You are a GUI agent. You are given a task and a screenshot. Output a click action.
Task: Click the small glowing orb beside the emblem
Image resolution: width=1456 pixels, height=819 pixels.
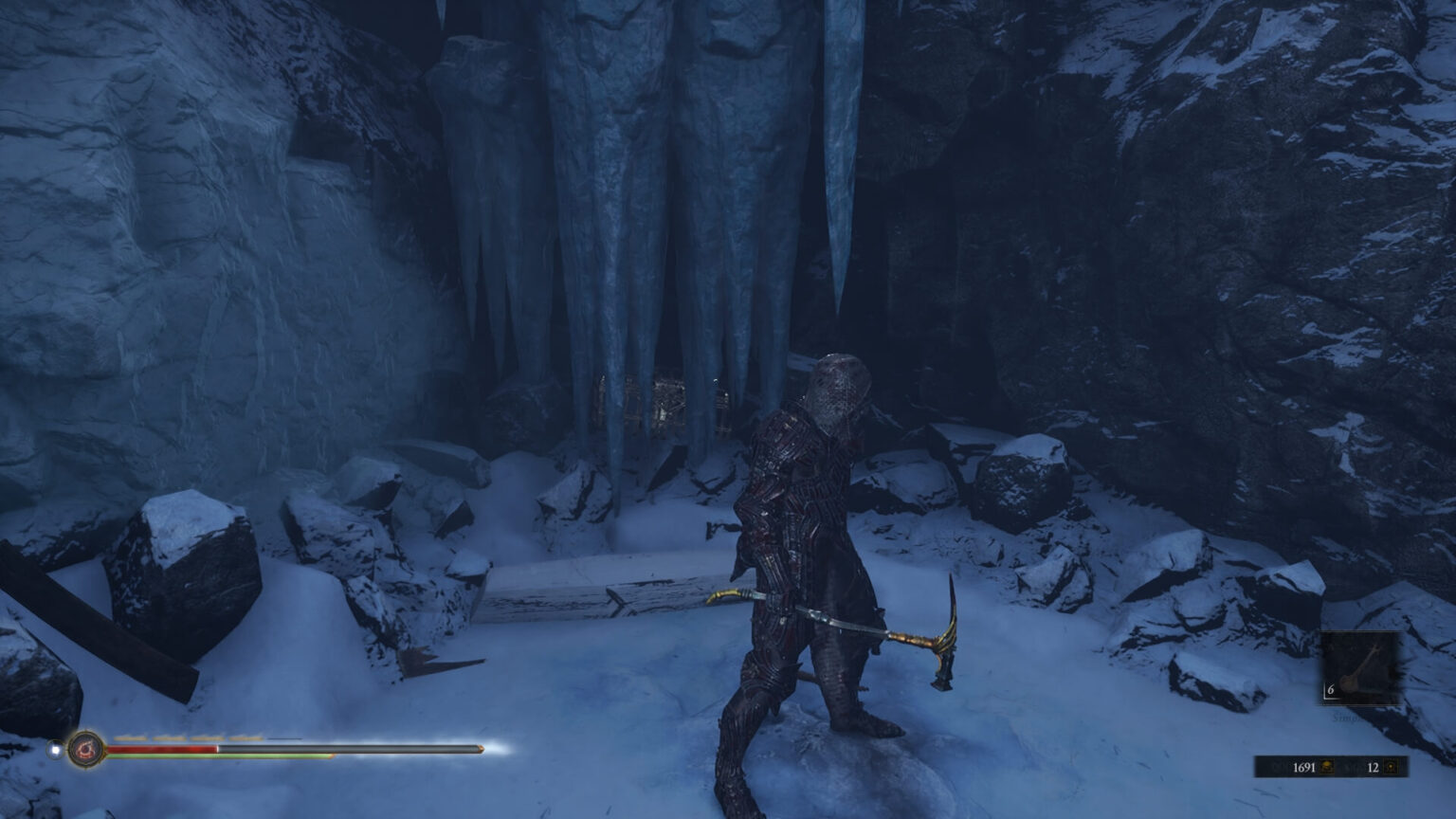tap(55, 749)
